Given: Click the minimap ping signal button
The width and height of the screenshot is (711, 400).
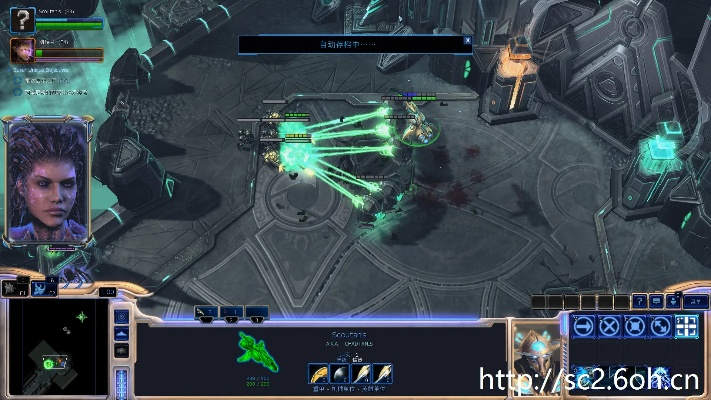Looking at the screenshot, I should 122,316.
